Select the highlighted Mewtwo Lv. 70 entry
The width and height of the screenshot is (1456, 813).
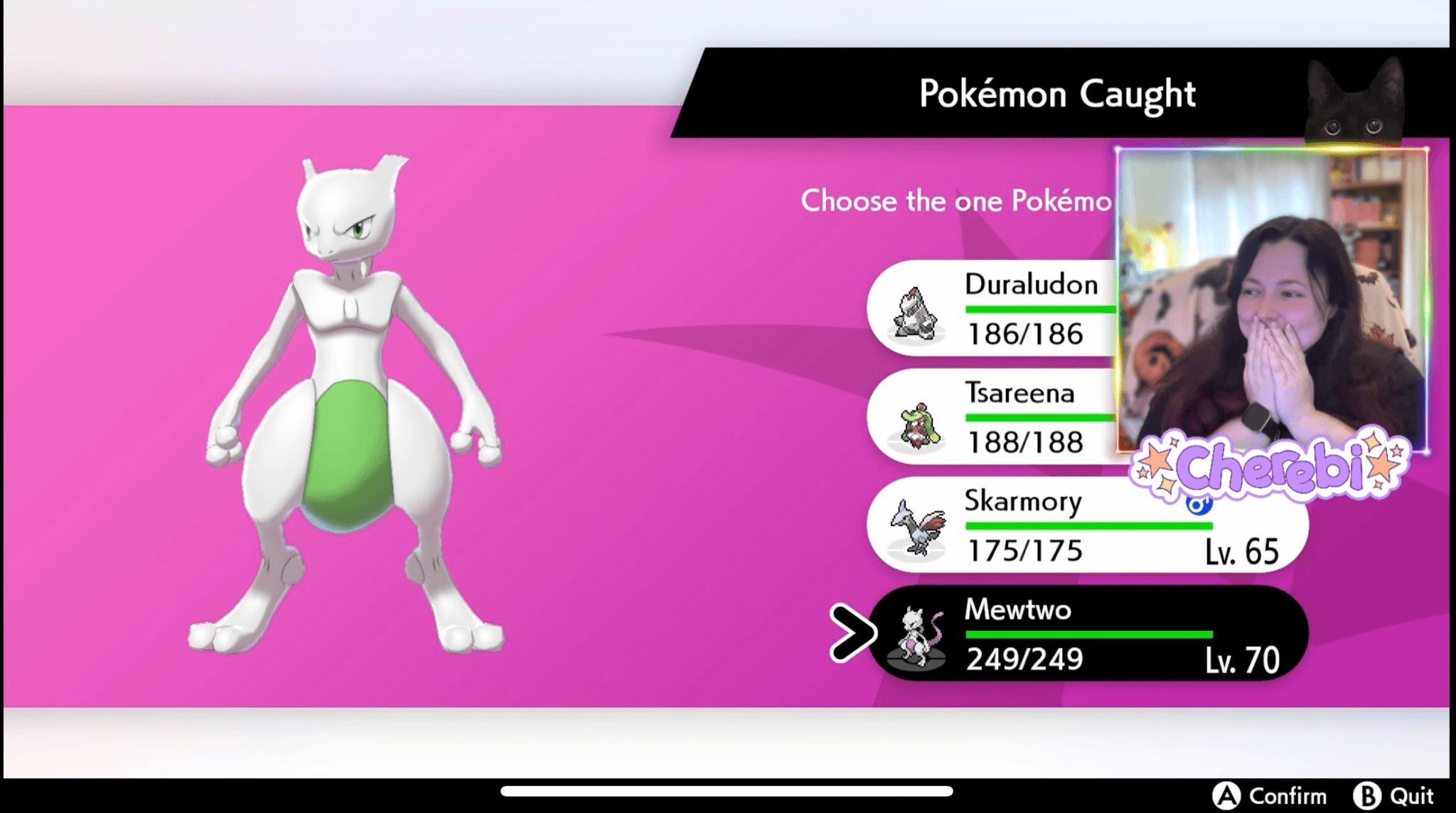(x=1088, y=633)
